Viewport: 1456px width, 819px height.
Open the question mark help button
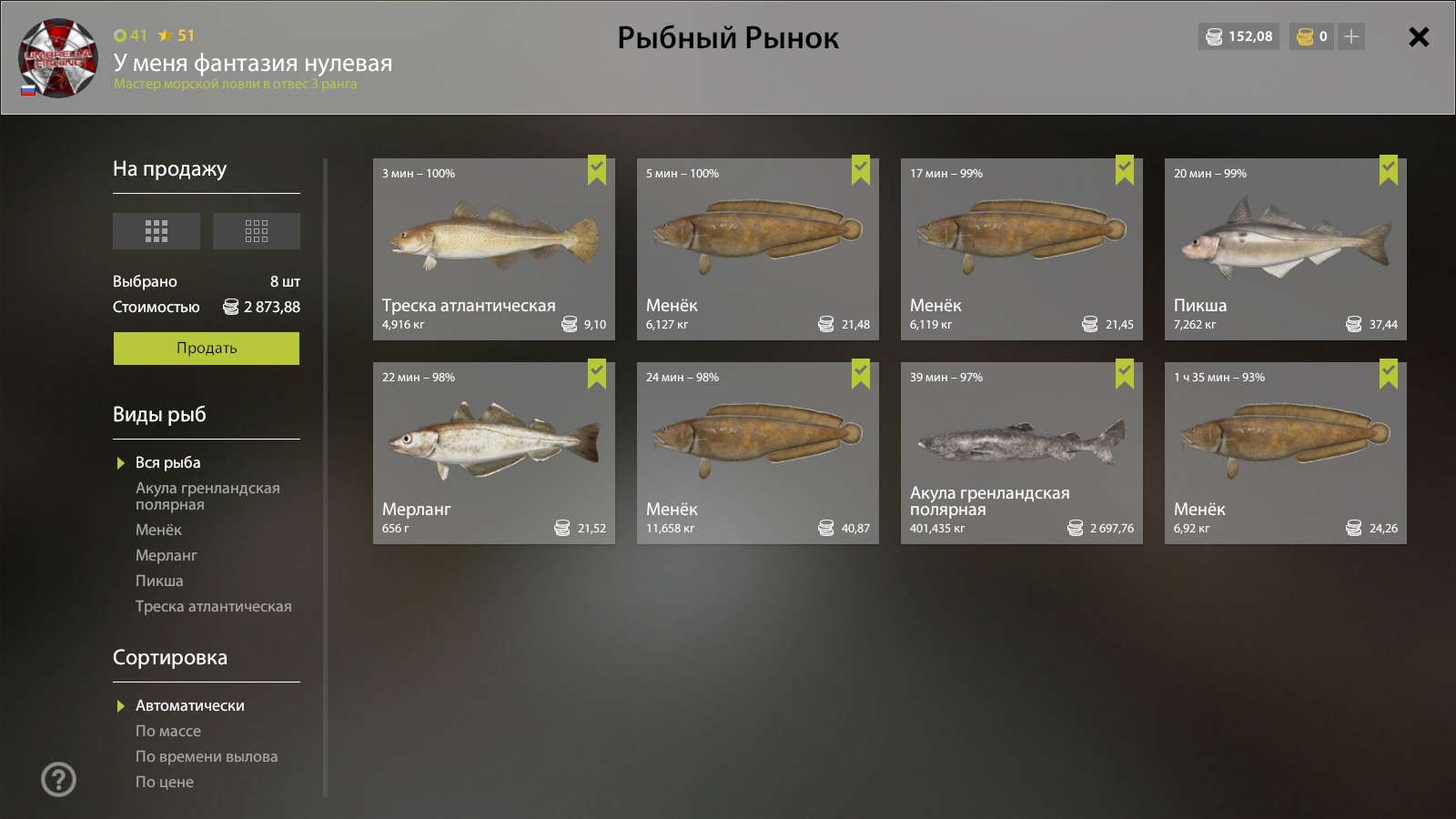pyautogui.click(x=59, y=779)
